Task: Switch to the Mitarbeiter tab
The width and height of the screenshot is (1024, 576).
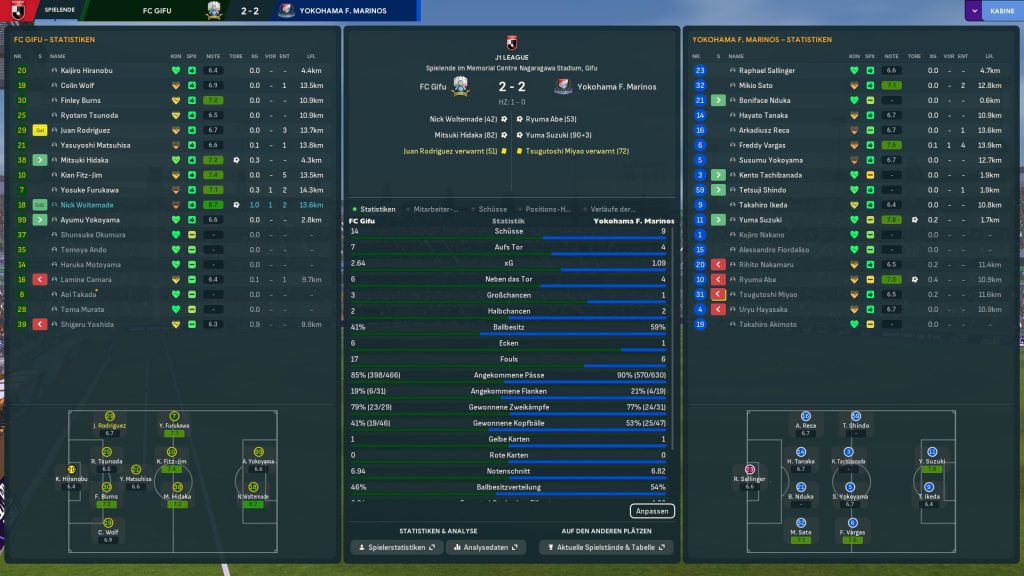Action: tap(435, 209)
